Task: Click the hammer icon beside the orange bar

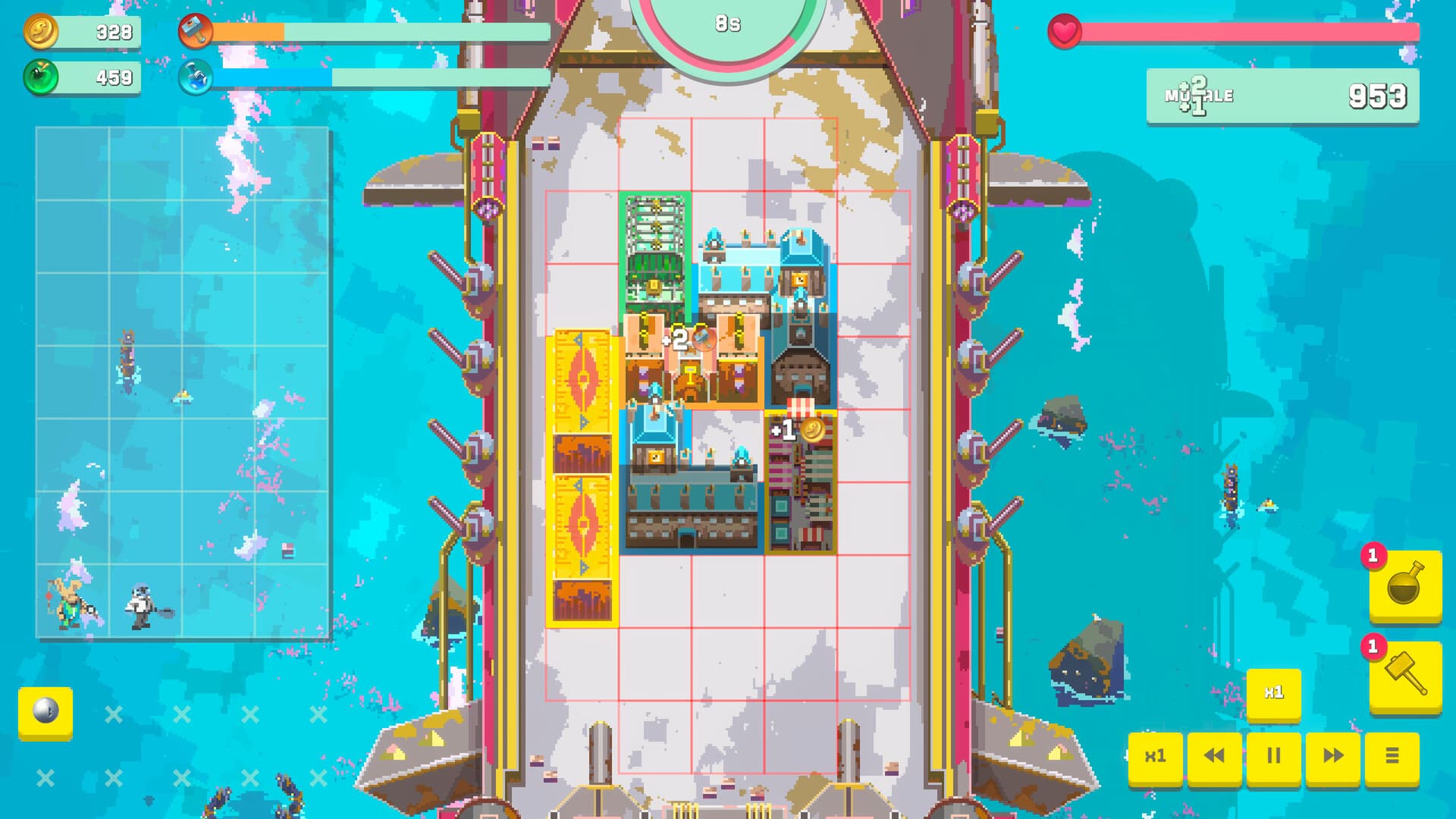Action: tap(197, 33)
